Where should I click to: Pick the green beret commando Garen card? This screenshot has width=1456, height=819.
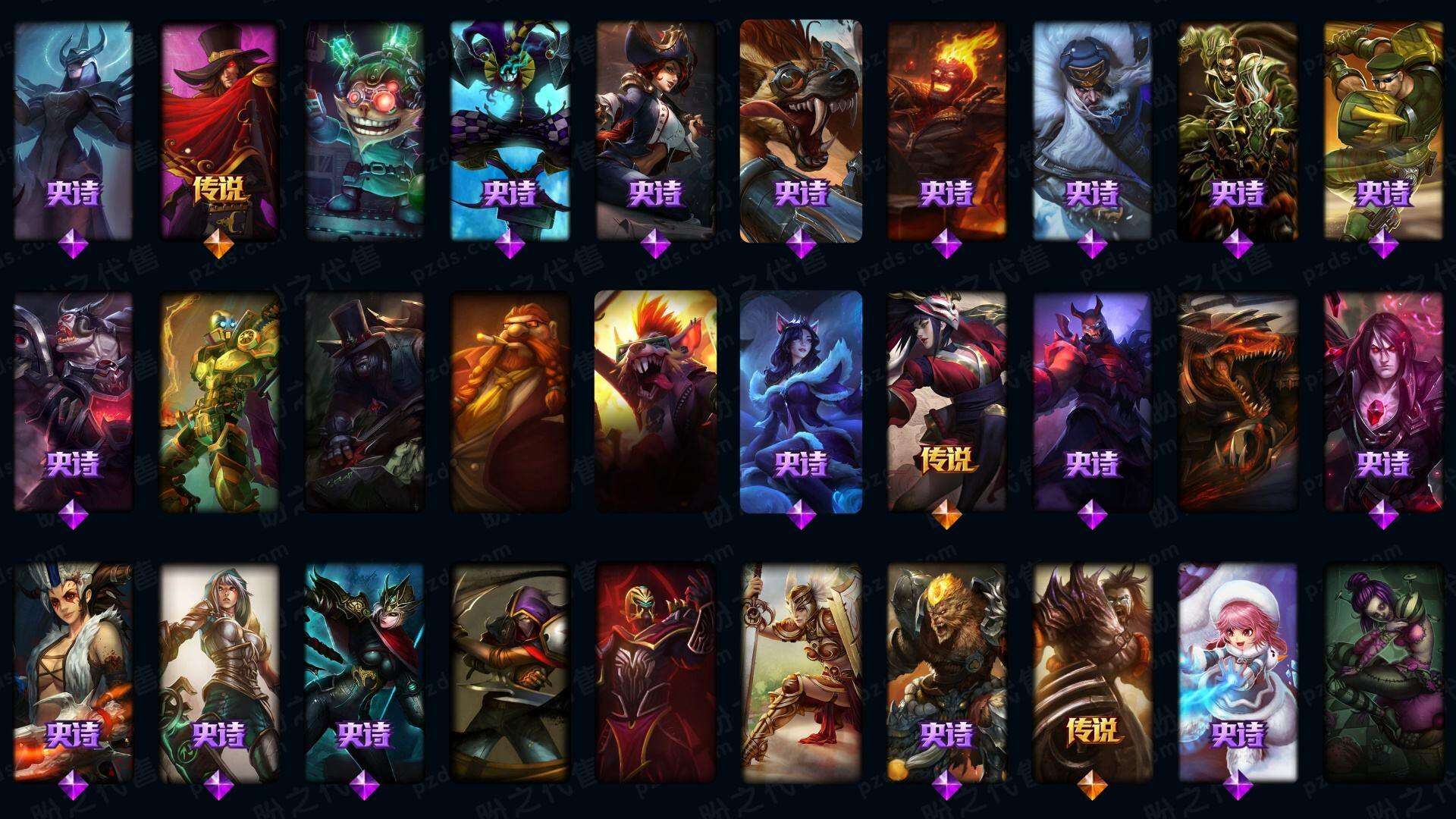click(1383, 129)
